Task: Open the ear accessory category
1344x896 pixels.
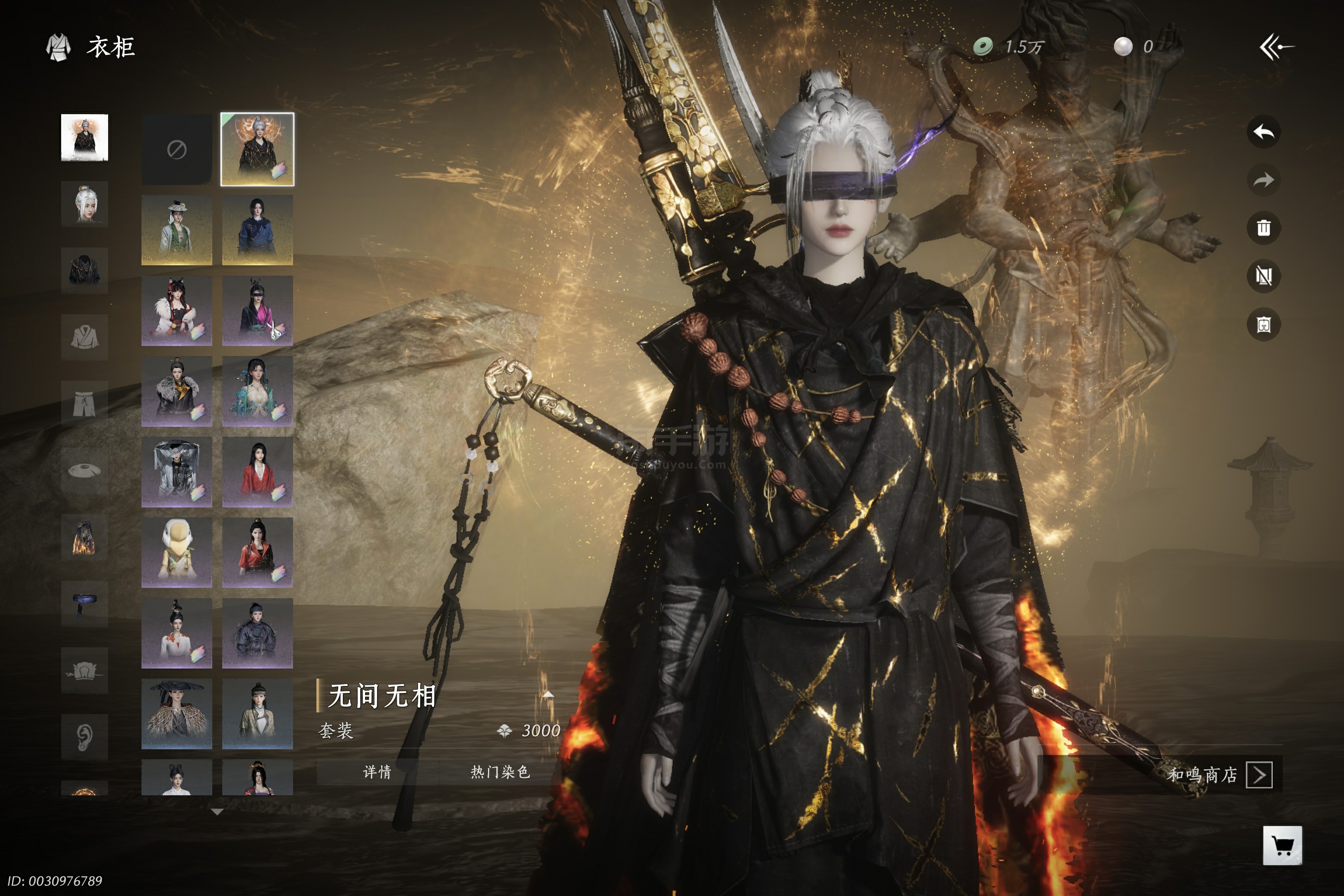Action: click(x=85, y=737)
